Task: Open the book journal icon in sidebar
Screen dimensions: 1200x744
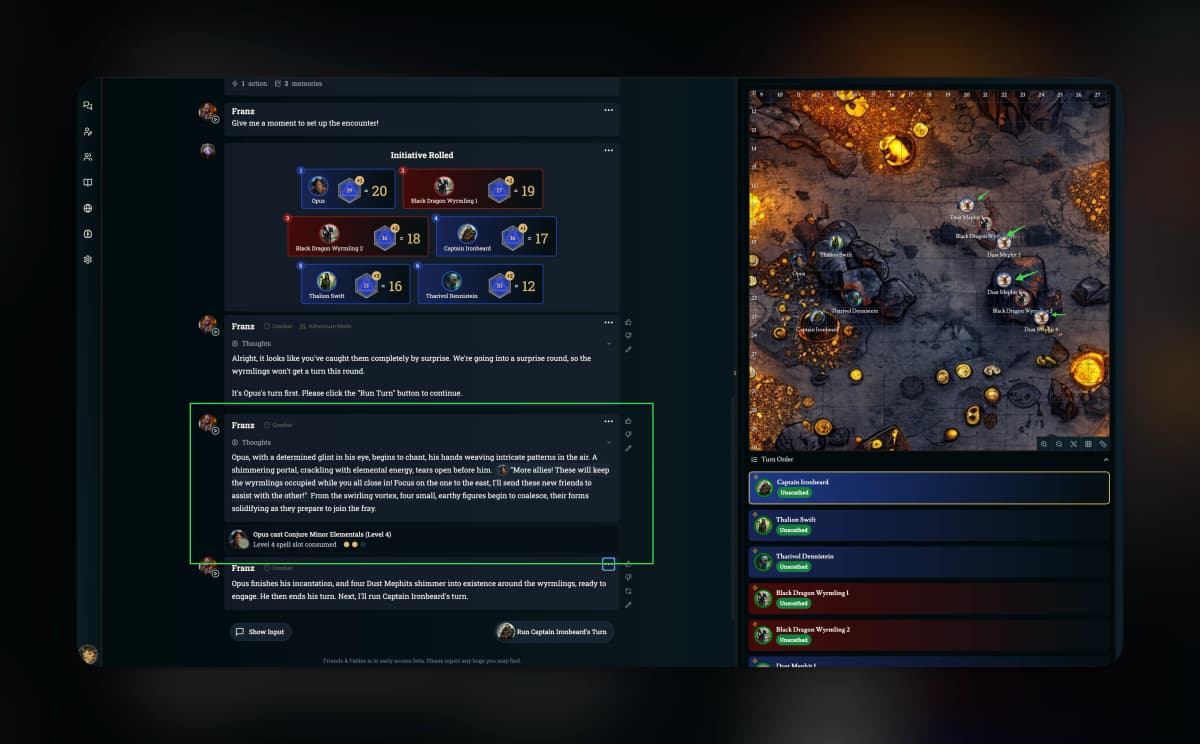Action: (88, 183)
